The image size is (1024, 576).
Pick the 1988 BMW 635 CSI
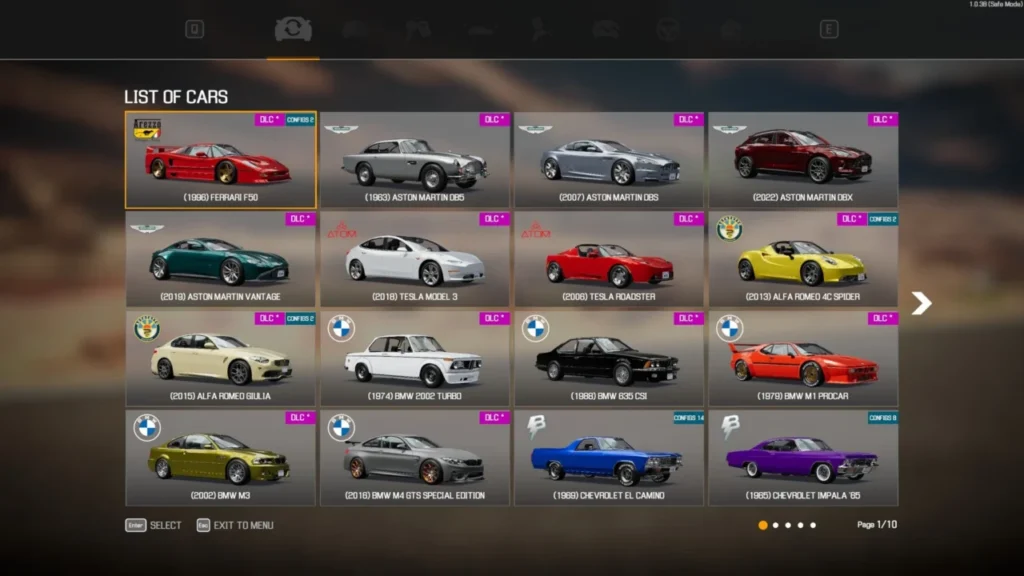tap(609, 358)
